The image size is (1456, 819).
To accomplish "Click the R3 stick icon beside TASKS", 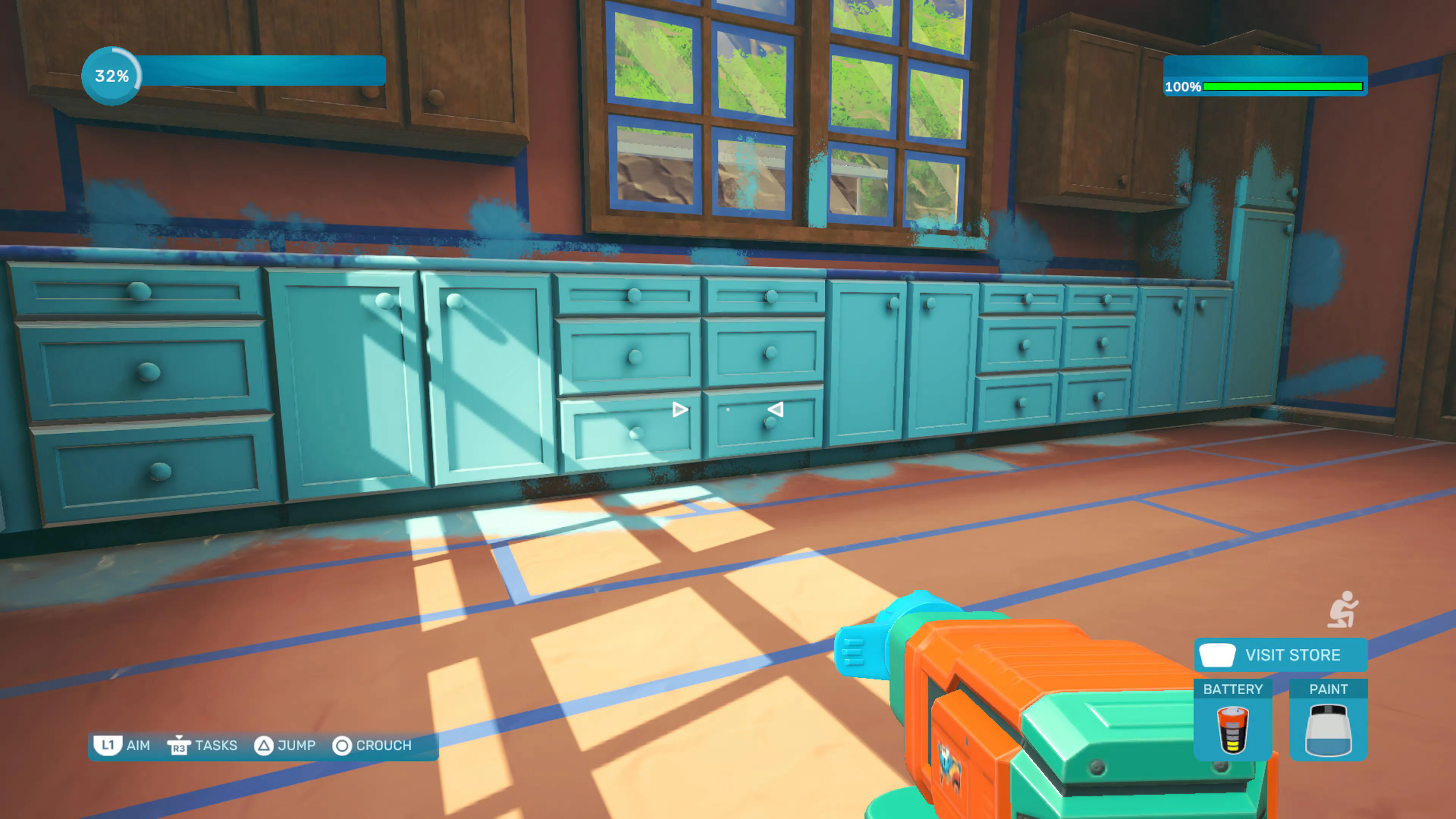I will pyautogui.click(x=179, y=745).
